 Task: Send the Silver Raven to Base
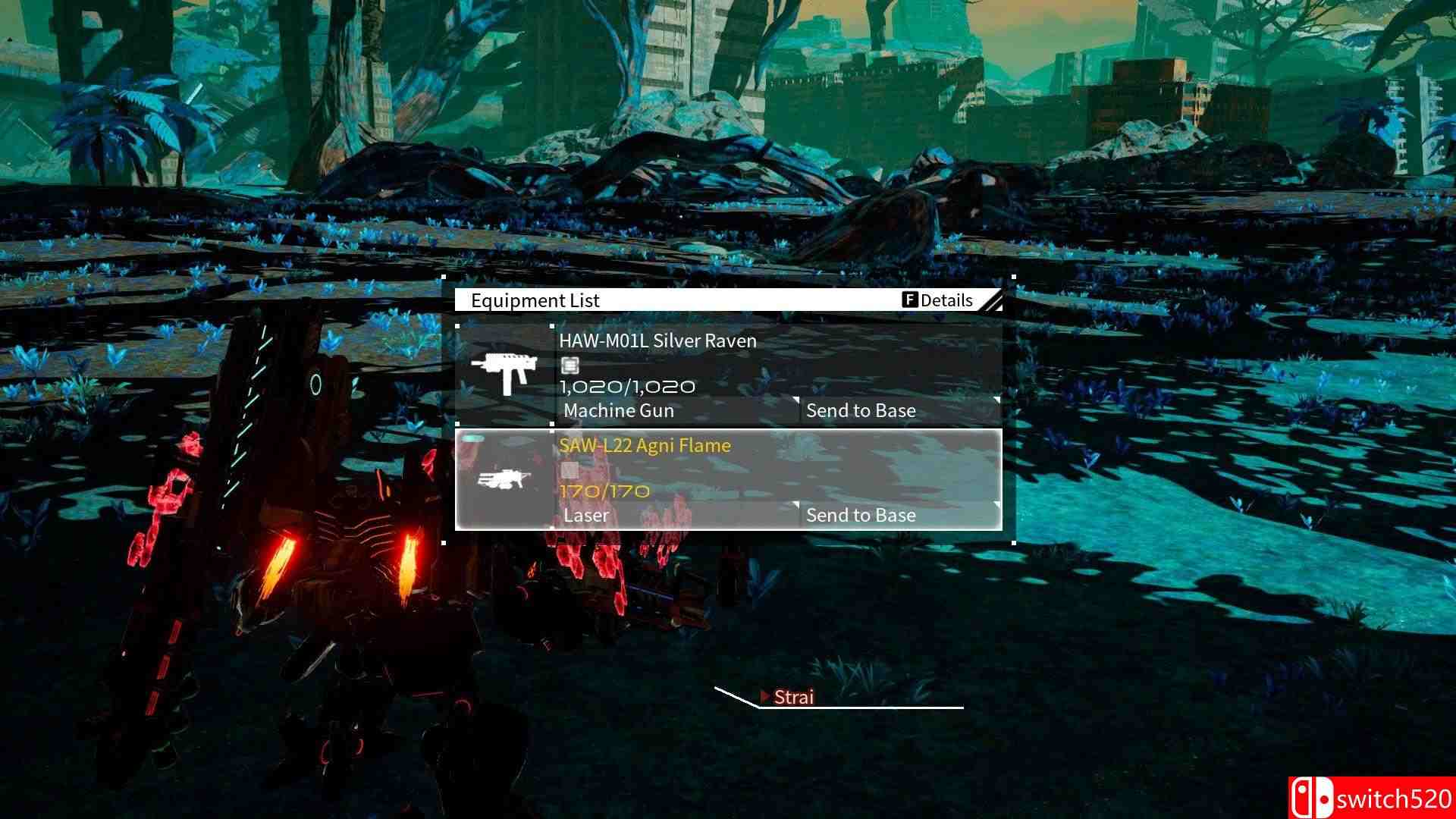tap(861, 410)
